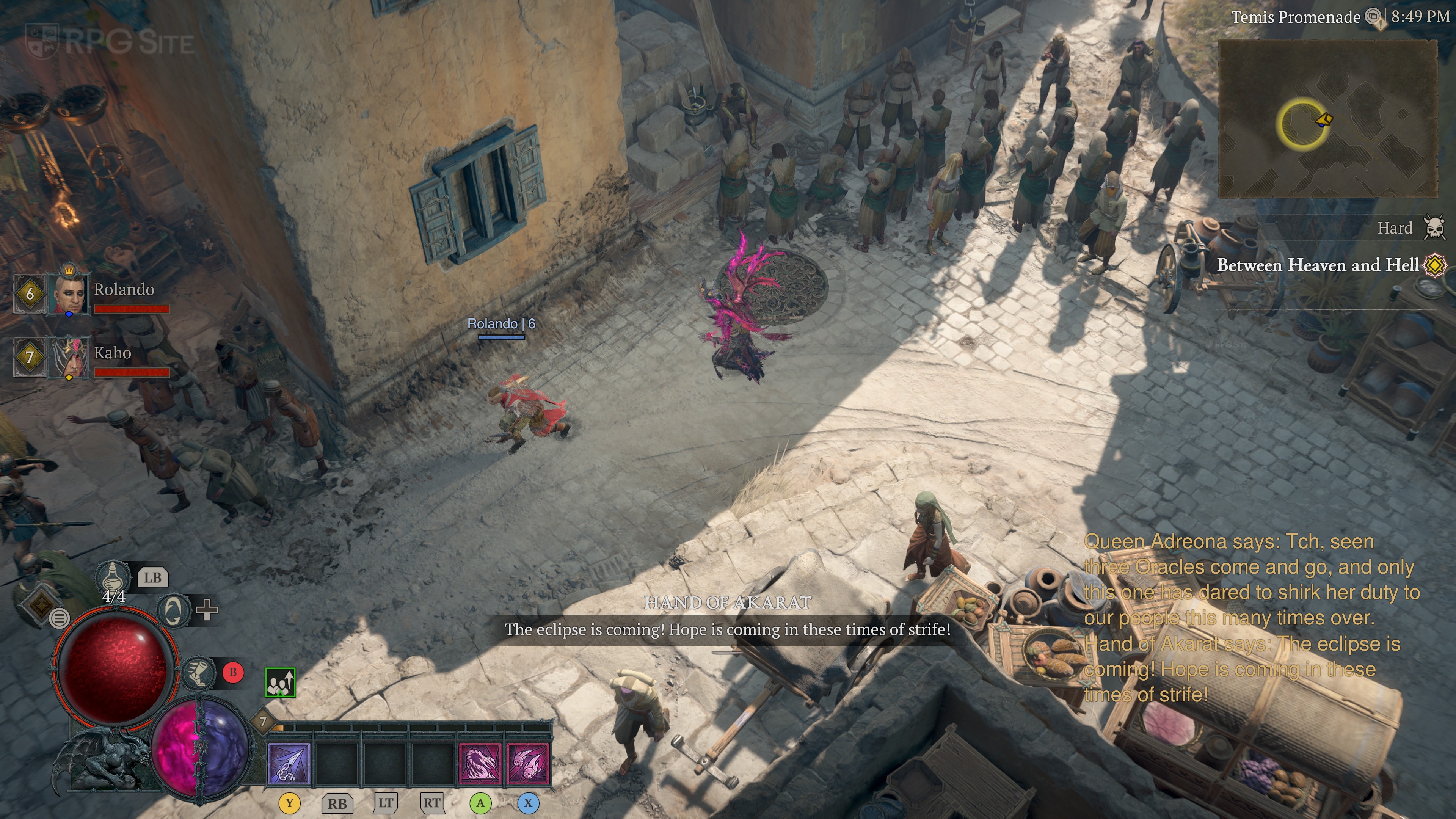This screenshot has width=1456, height=819.
Task: Open the town portal icon
Action: pos(173,610)
